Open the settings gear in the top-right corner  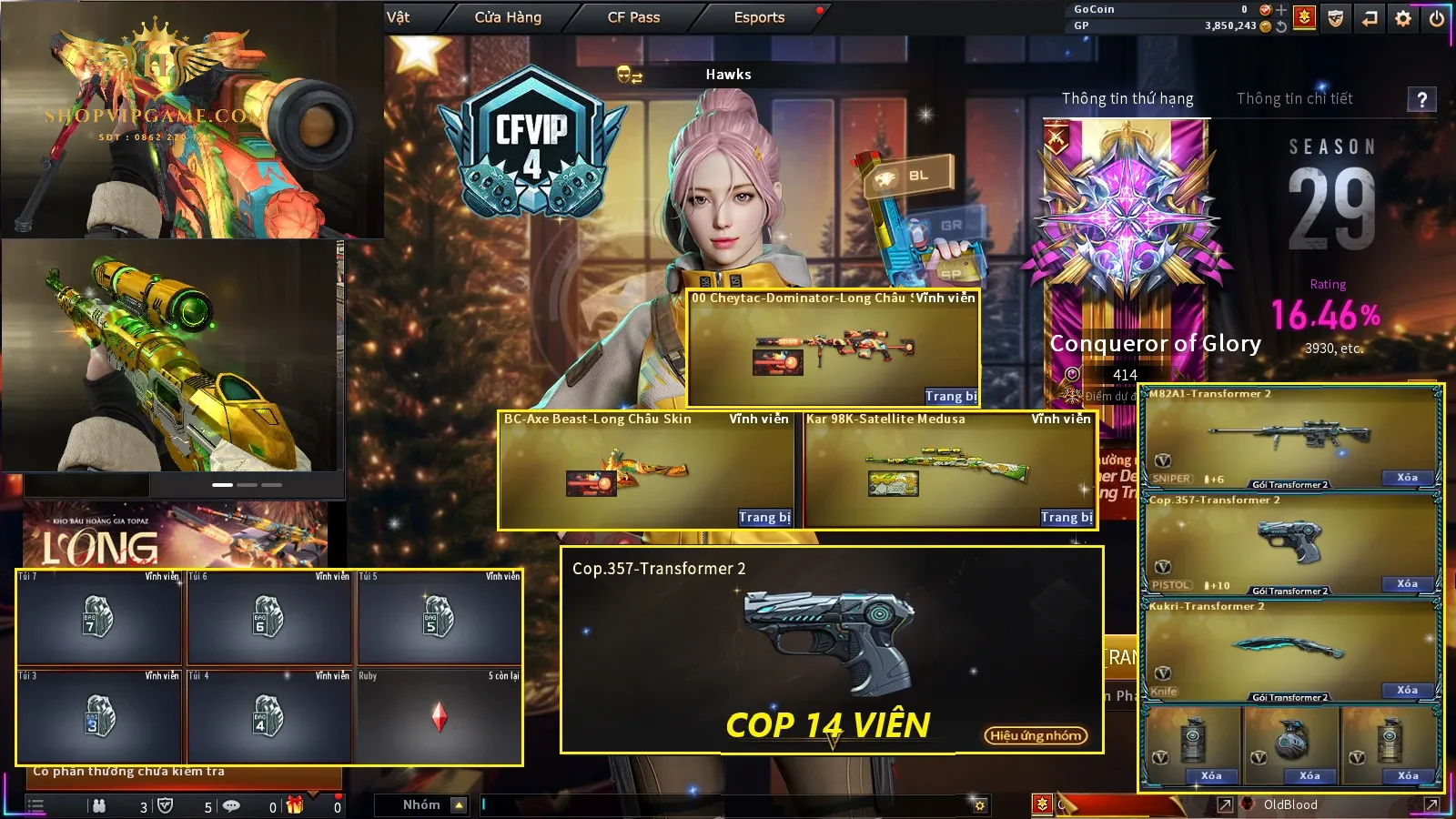pos(1403,17)
